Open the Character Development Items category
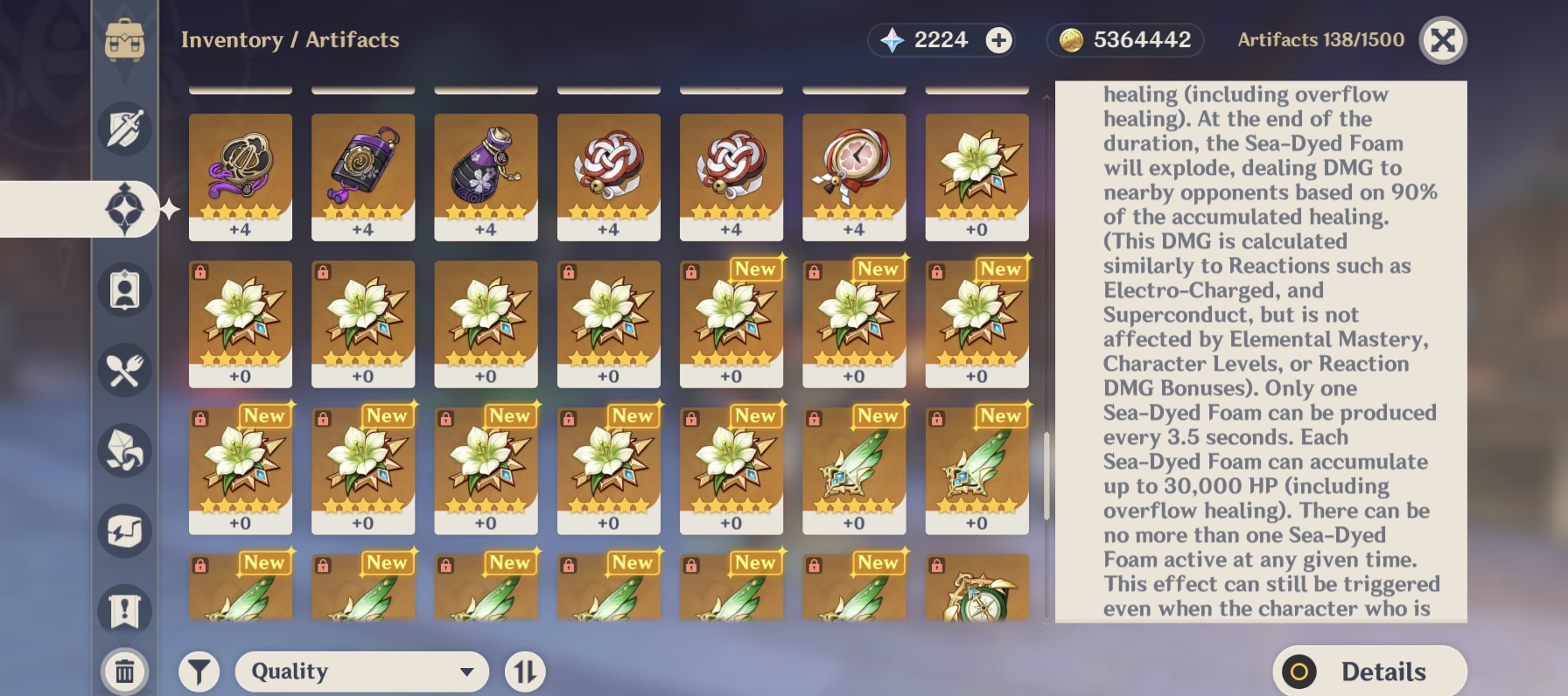The height and width of the screenshot is (696, 1568). [125, 289]
